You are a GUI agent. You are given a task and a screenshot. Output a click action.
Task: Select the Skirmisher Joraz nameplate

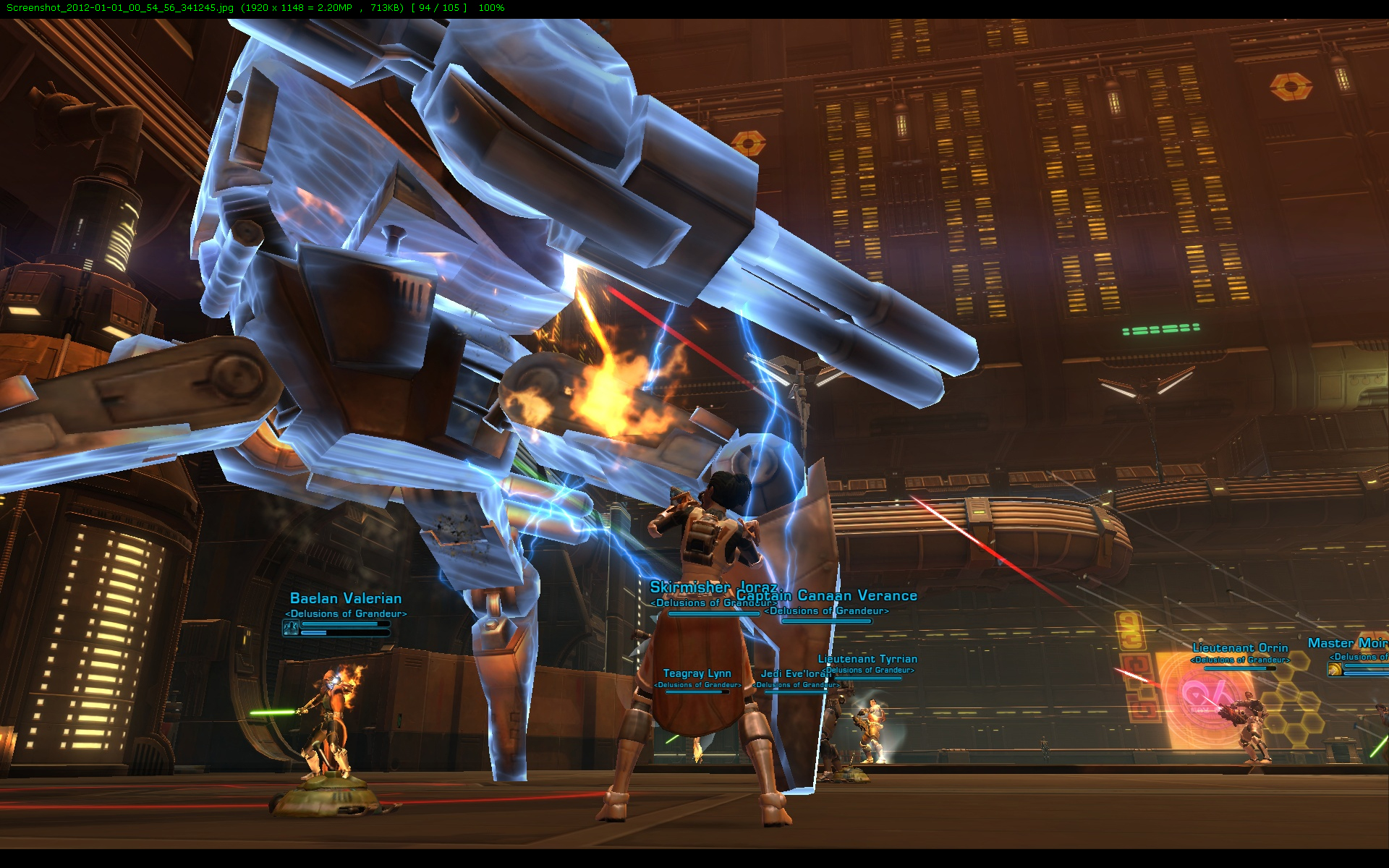click(x=689, y=587)
